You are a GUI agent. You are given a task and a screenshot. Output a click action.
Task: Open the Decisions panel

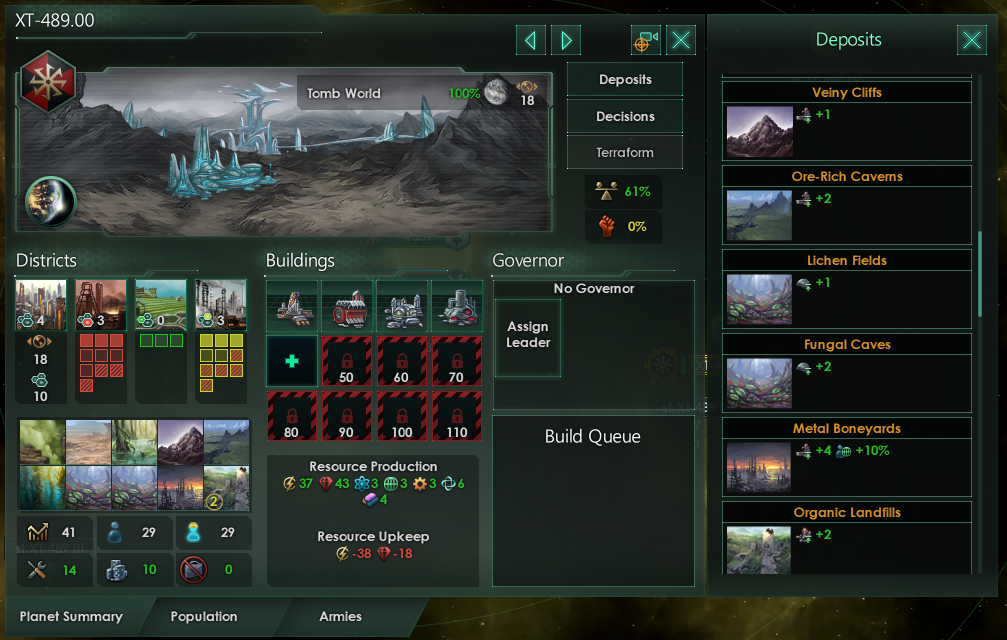pos(625,116)
